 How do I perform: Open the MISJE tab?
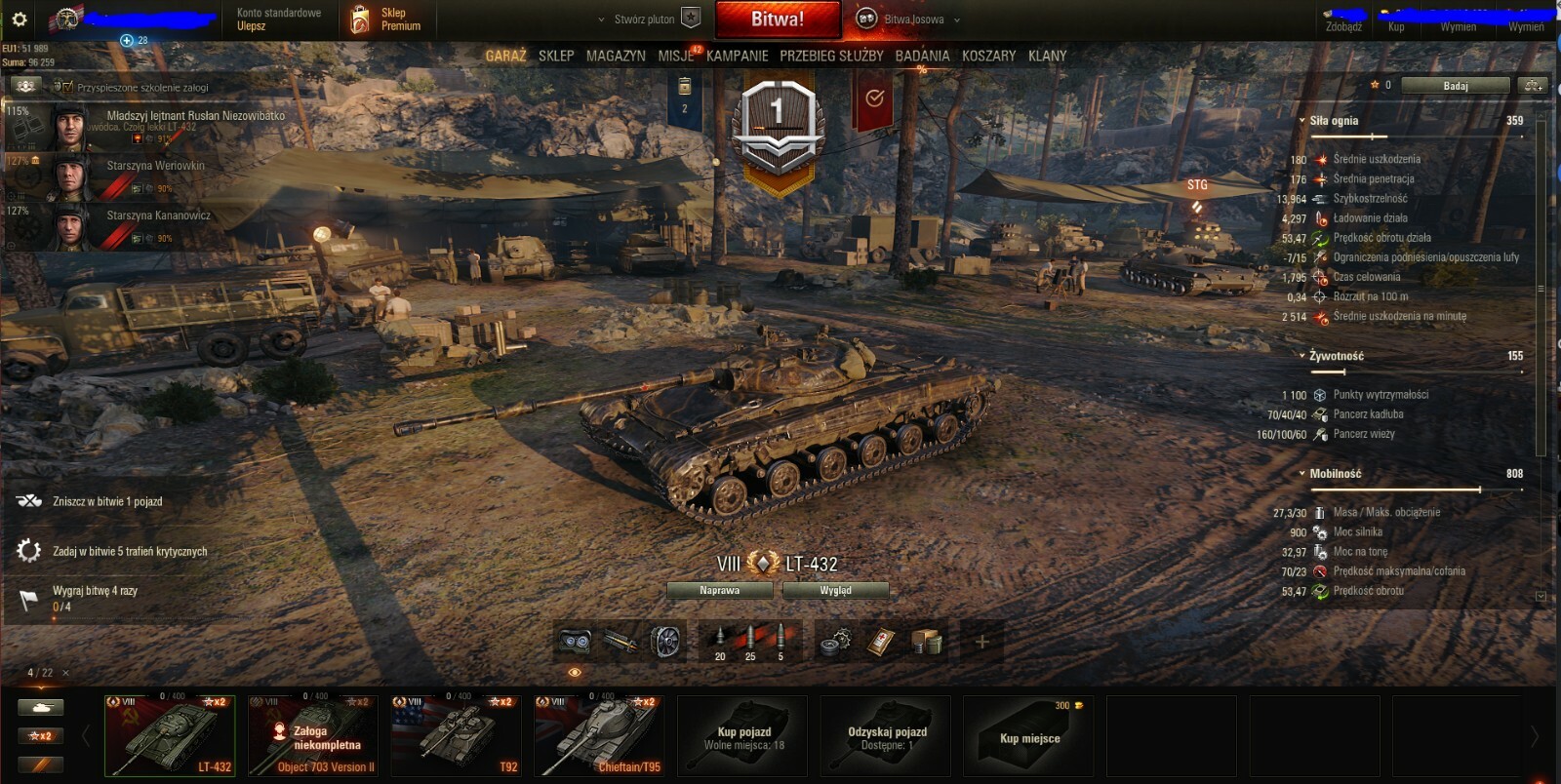pyautogui.click(x=675, y=56)
